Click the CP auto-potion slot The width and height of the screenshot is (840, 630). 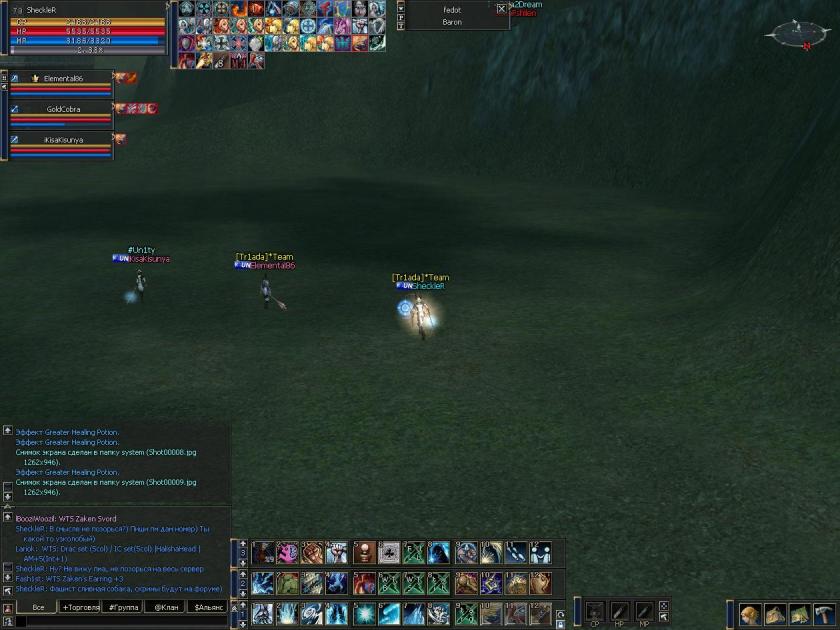[x=595, y=610]
